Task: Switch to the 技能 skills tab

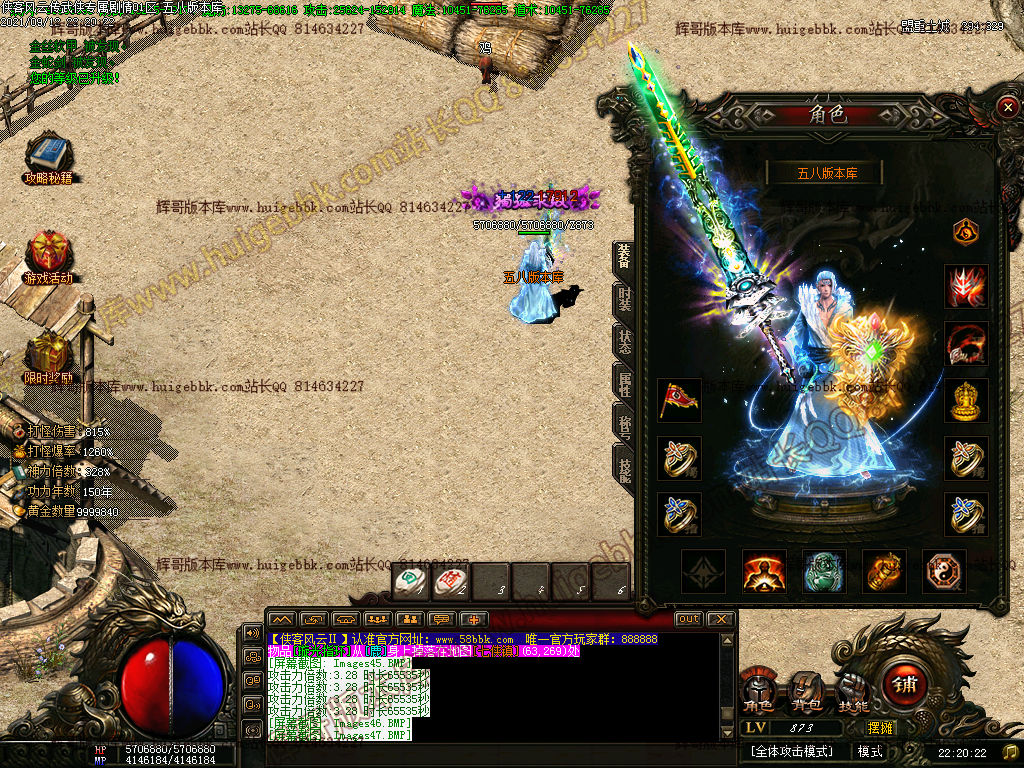Action: [x=624, y=465]
